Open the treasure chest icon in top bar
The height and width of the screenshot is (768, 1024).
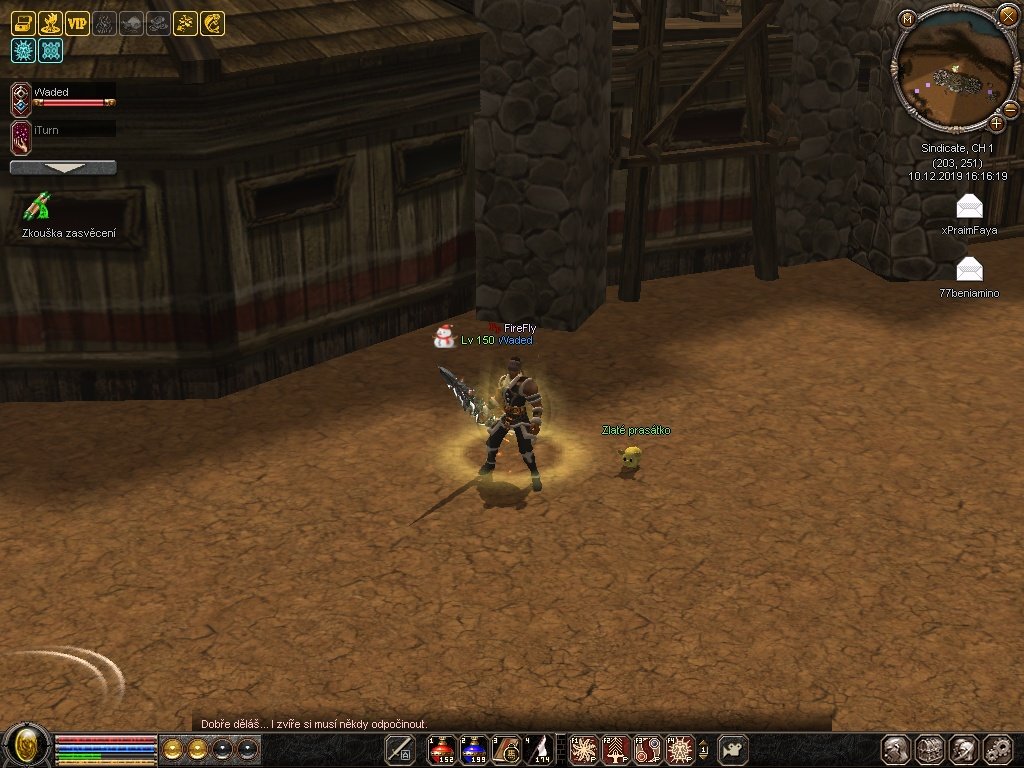click(23, 24)
